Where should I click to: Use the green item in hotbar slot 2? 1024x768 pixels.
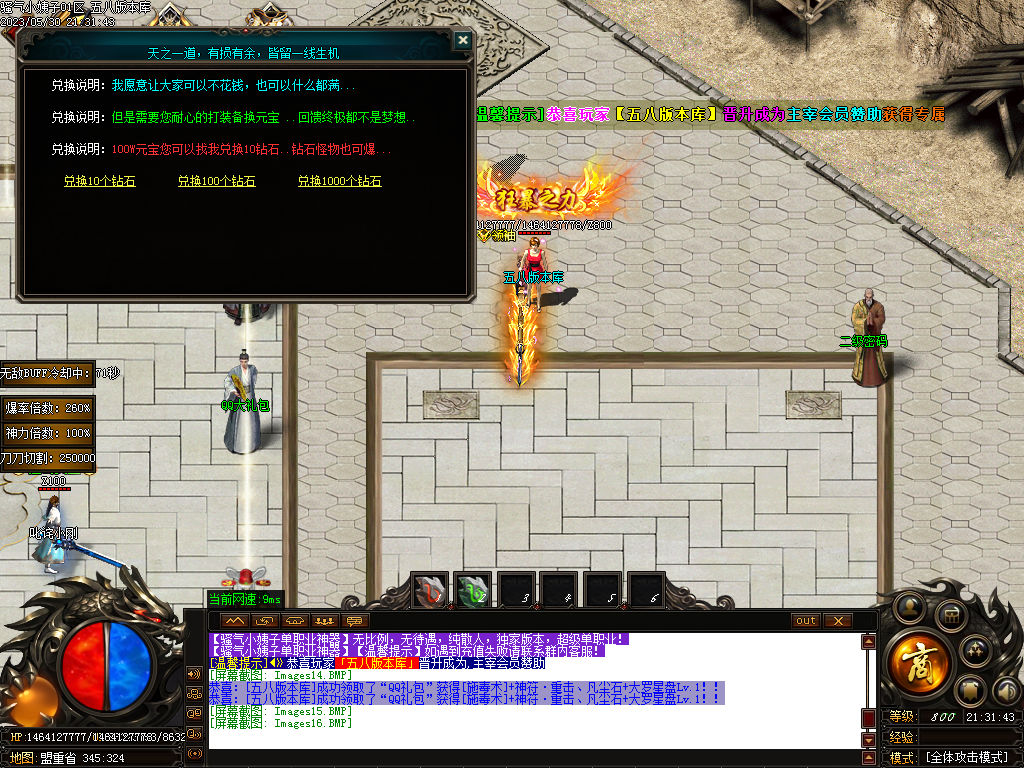pyautogui.click(x=472, y=591)
